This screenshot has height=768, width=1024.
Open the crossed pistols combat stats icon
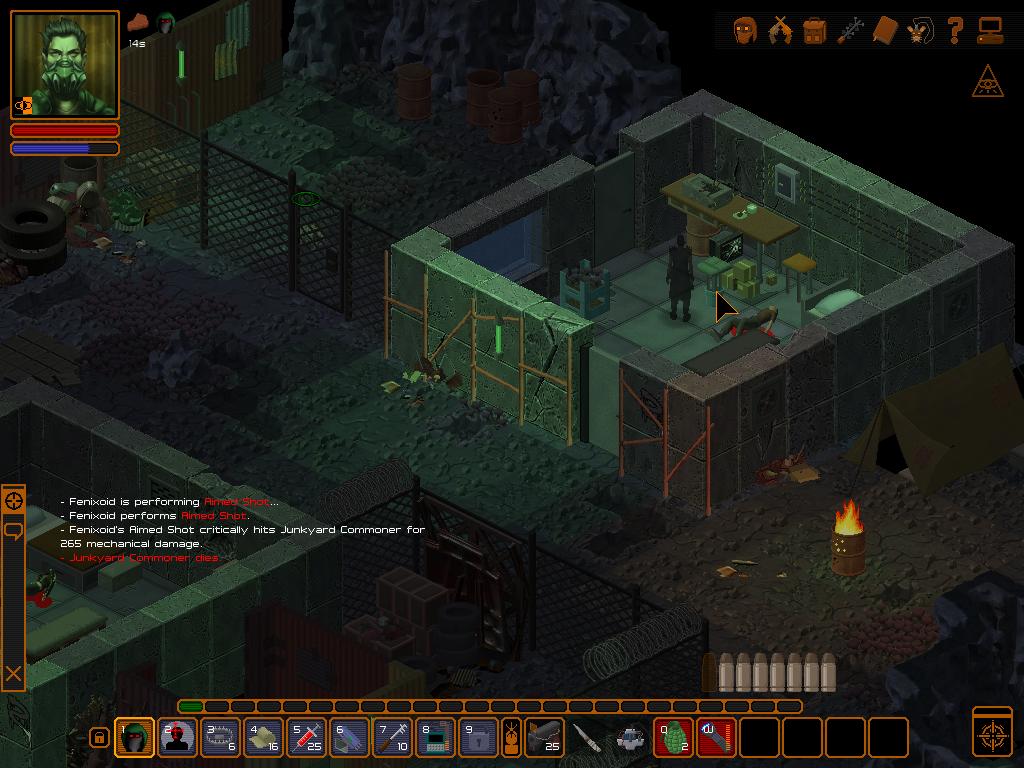tap(779, 30)
